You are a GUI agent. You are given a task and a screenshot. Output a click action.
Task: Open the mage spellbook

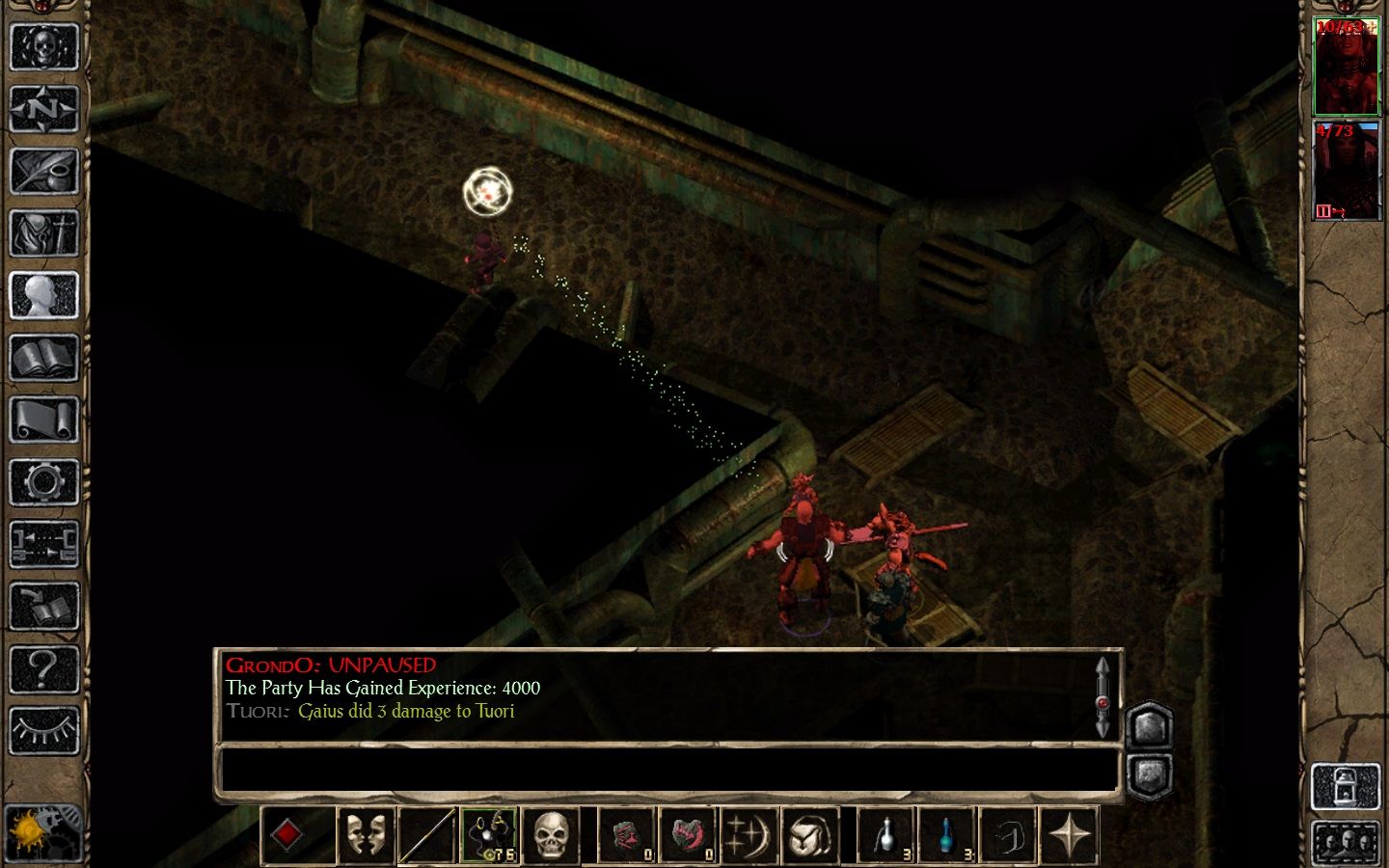coord(43,358)
